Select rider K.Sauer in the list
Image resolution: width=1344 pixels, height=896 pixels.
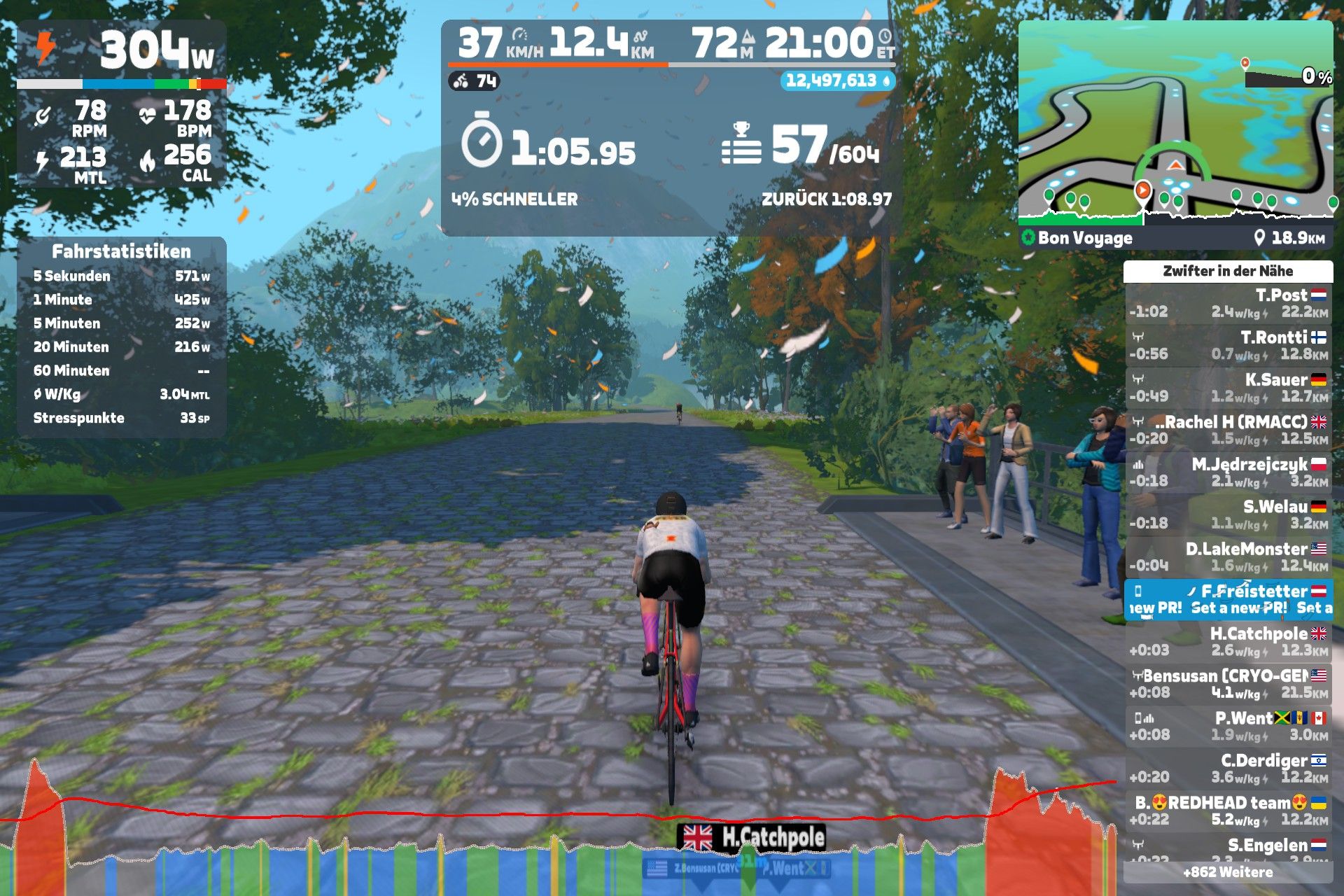coord(1228,388)
